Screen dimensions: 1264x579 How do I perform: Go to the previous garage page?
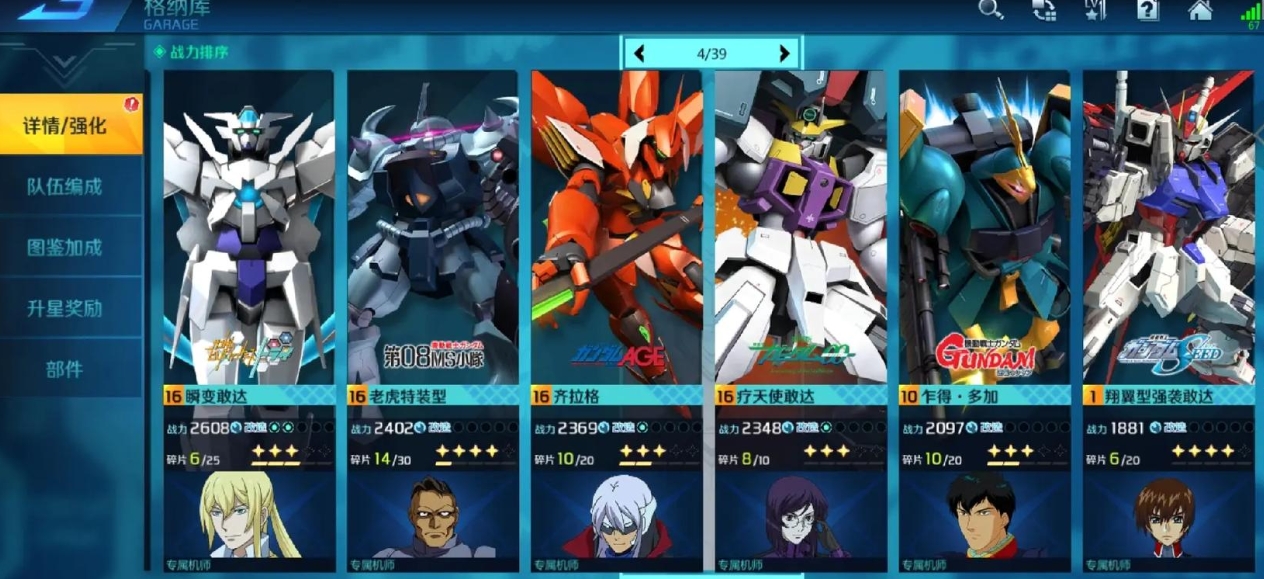point(639,54)
